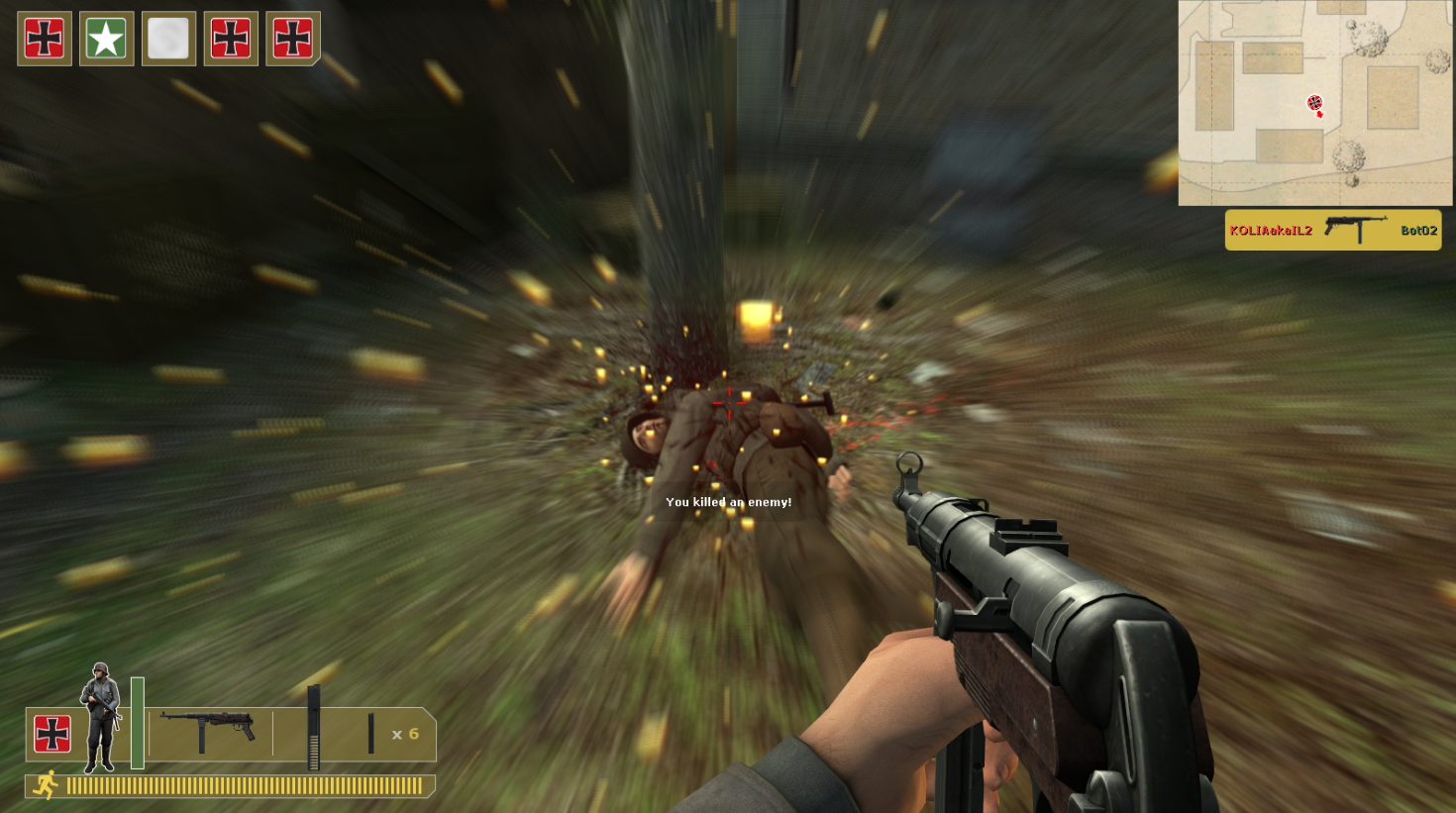1456x813 pixels.
Task: Select the fourth Iron Cross control point icon
Action: (x=231, y=39)
